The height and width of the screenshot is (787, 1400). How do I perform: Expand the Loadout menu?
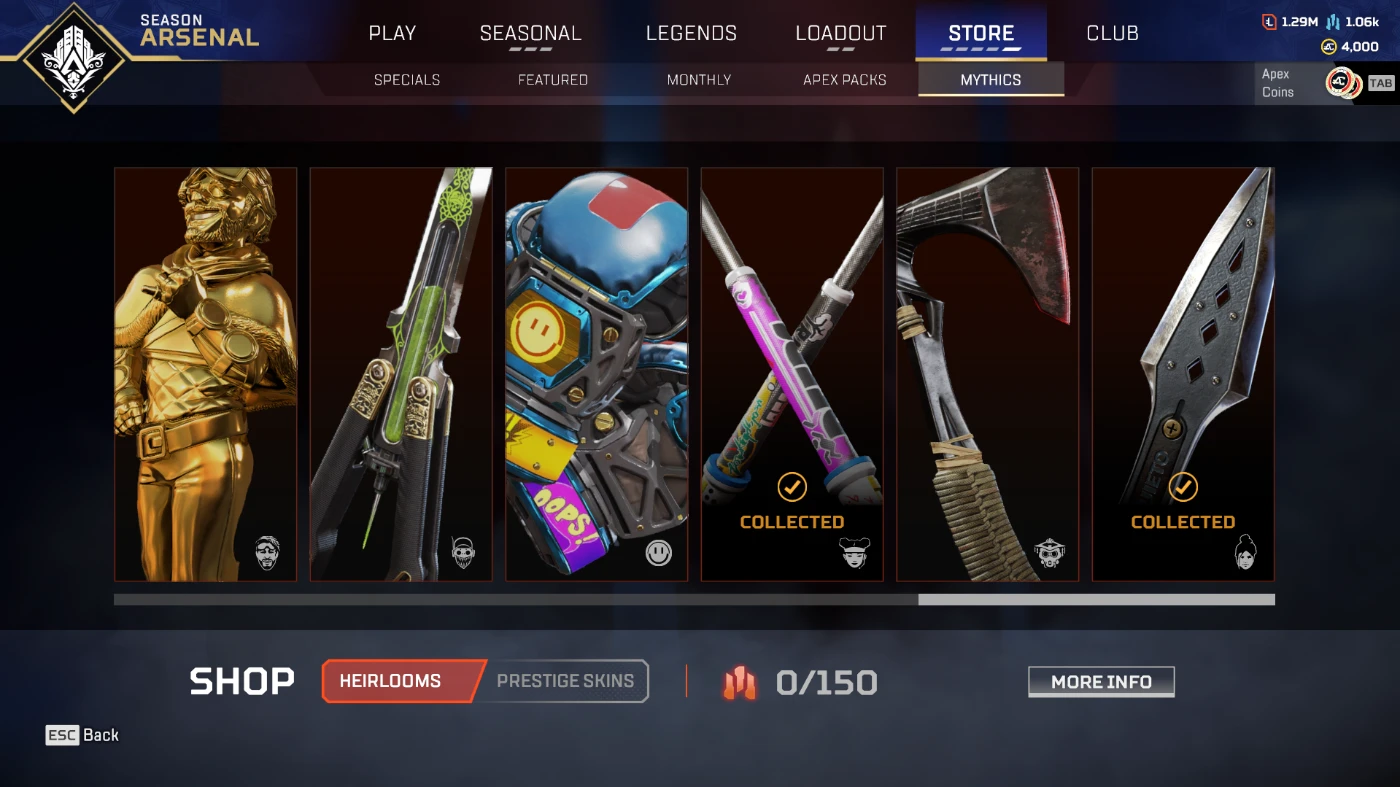click(x=841, y=32)
